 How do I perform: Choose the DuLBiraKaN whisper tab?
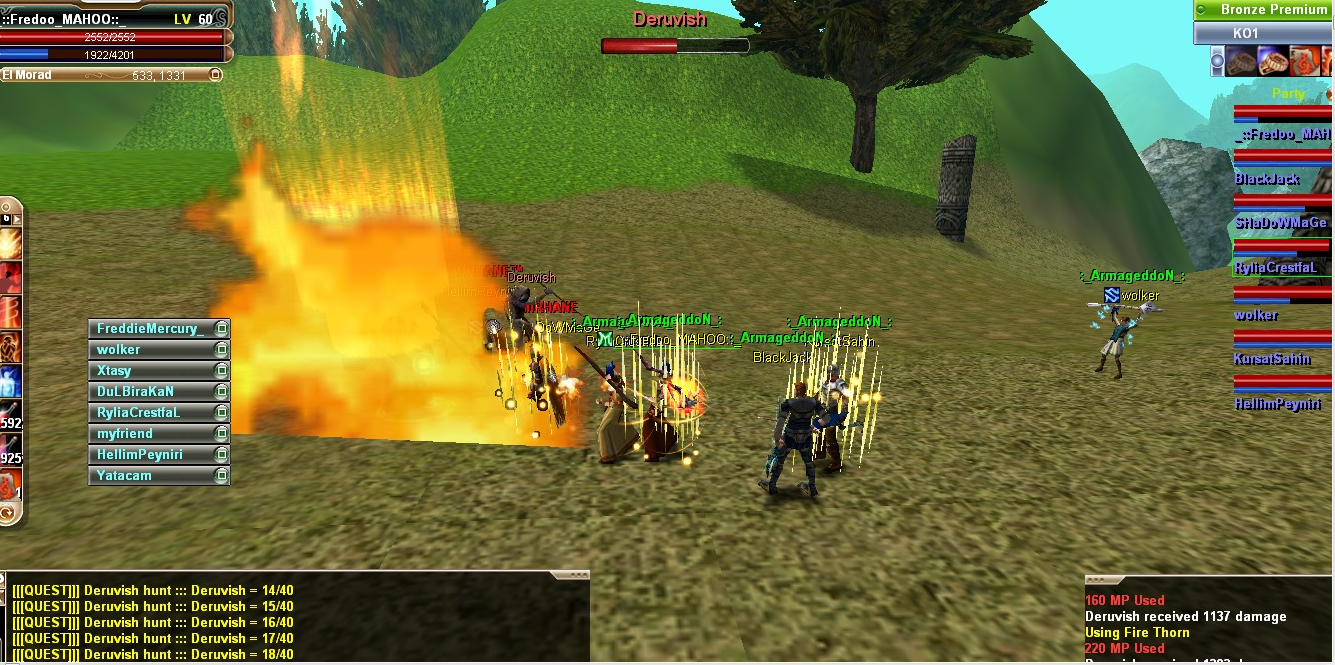tap(150, 392)
